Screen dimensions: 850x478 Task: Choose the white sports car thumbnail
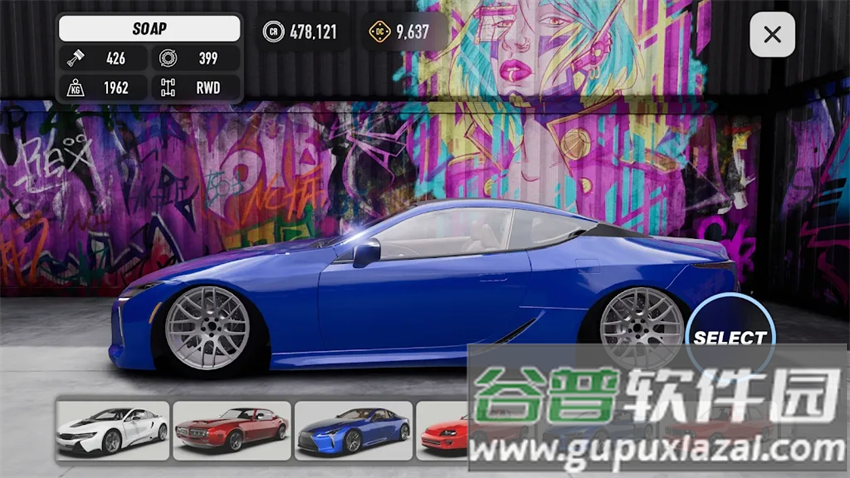(x=112, y=430)
